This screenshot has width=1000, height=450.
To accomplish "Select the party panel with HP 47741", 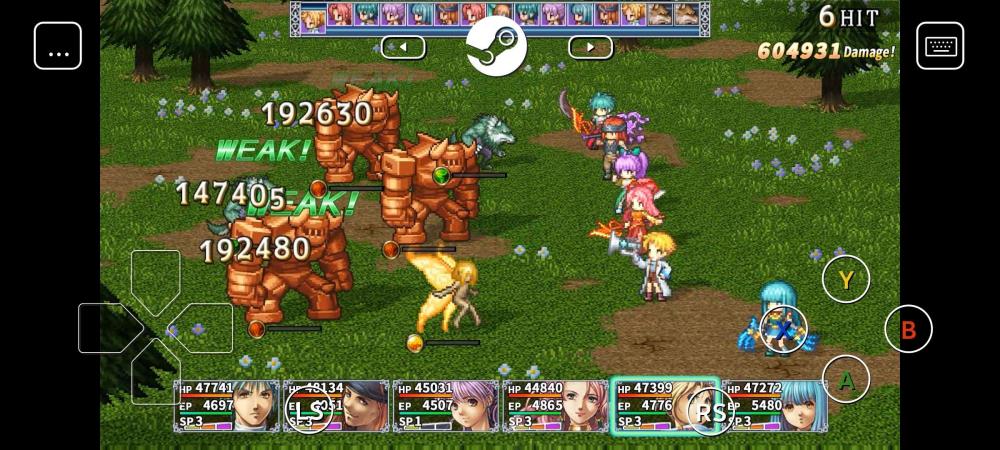I will coord(227,405).
